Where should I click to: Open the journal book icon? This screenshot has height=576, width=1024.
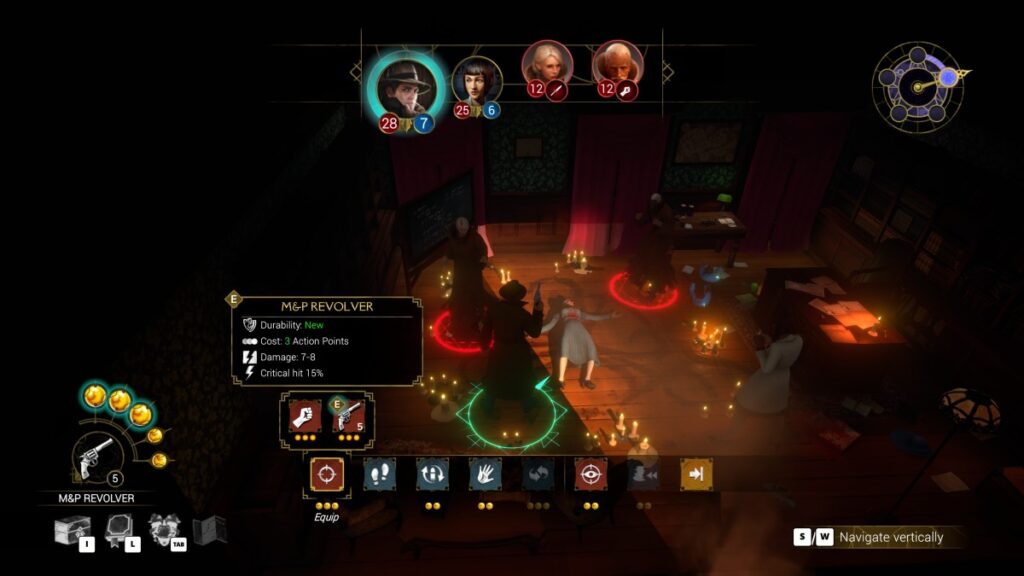119,530
